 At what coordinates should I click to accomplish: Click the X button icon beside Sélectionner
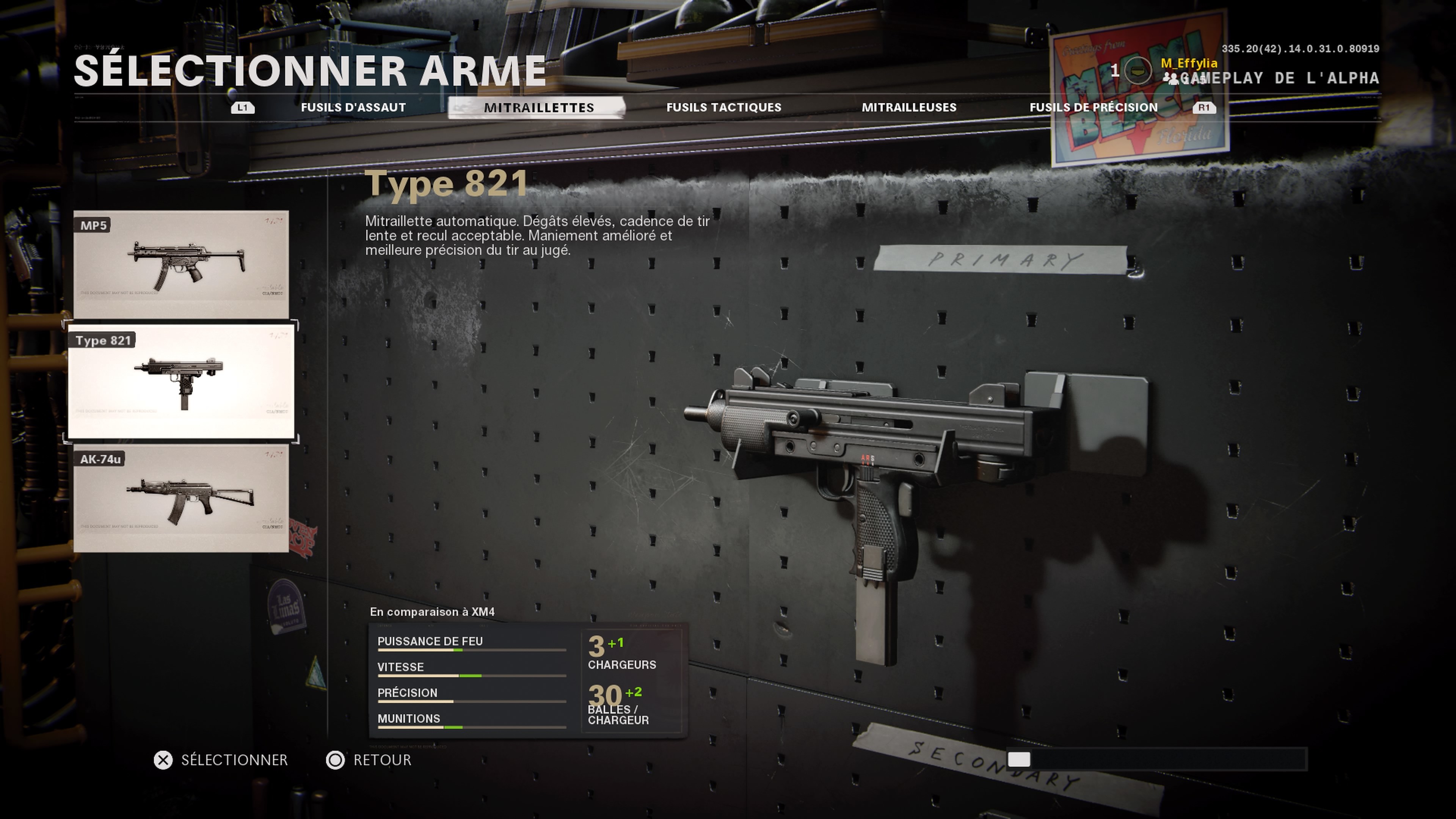(x=163, y=760)
